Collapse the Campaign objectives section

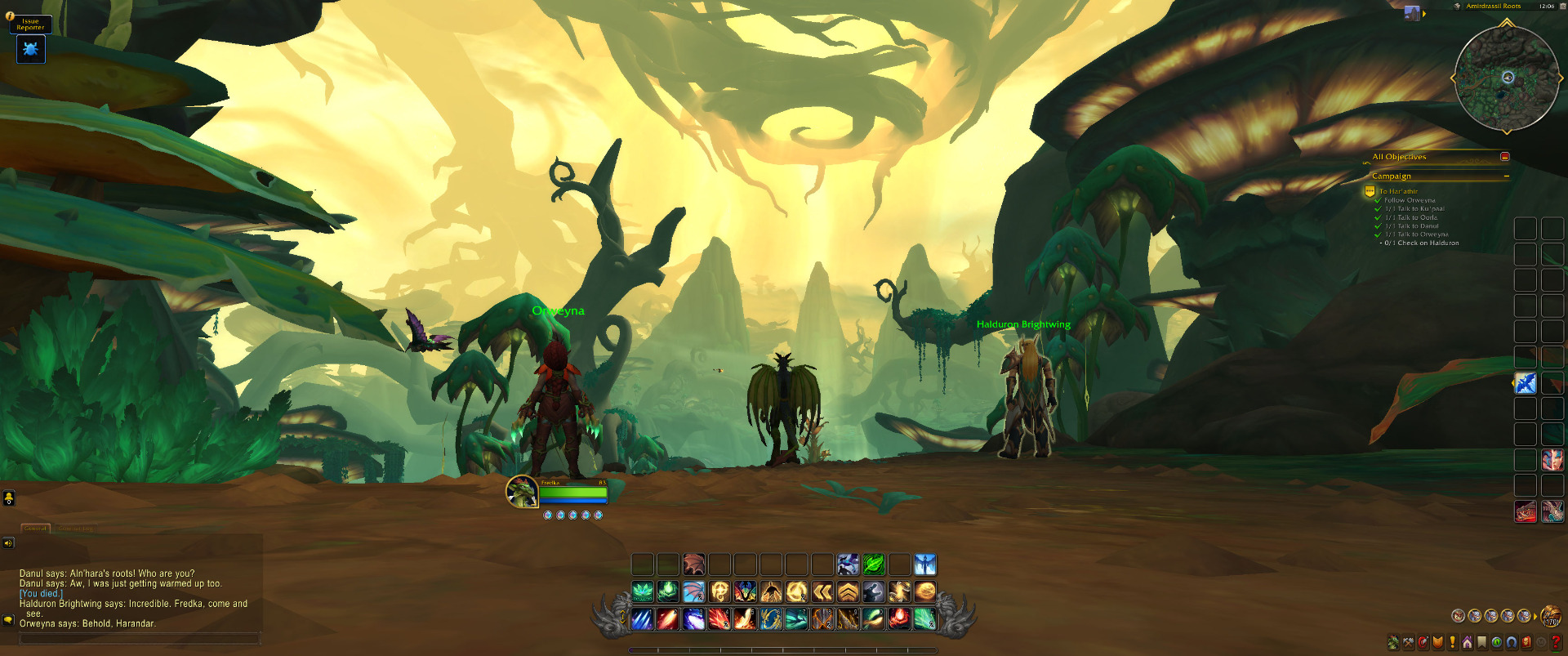coord(1506,176)
